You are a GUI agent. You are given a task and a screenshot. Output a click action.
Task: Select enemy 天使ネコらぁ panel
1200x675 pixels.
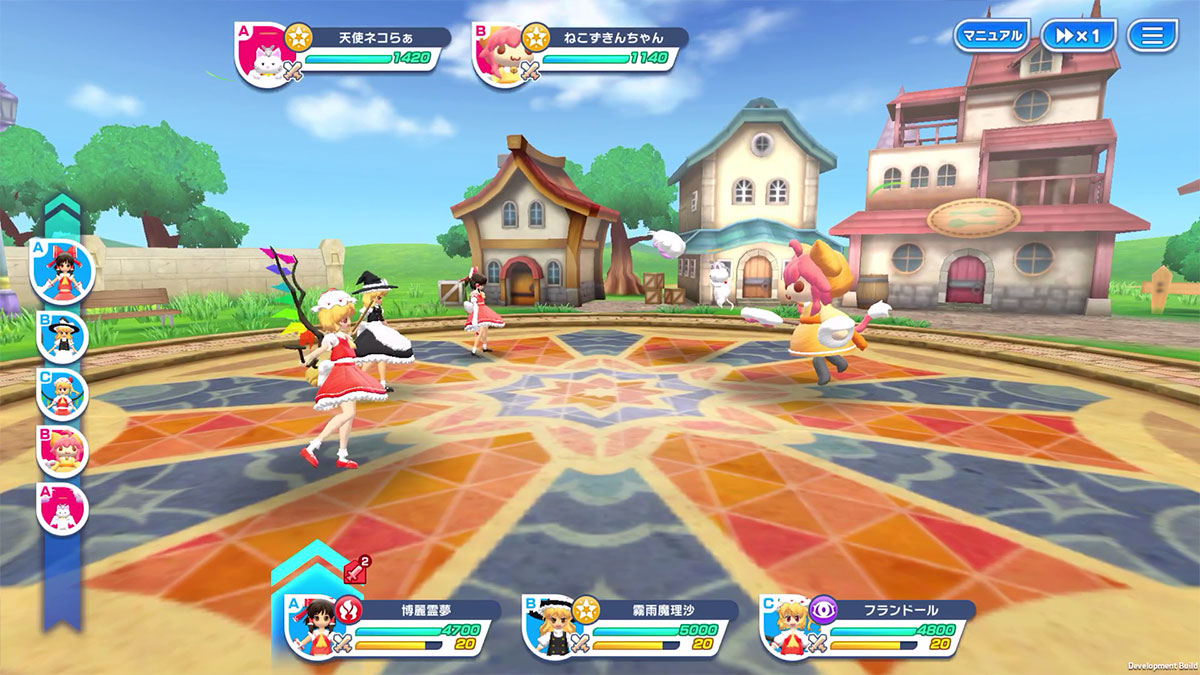345,53
